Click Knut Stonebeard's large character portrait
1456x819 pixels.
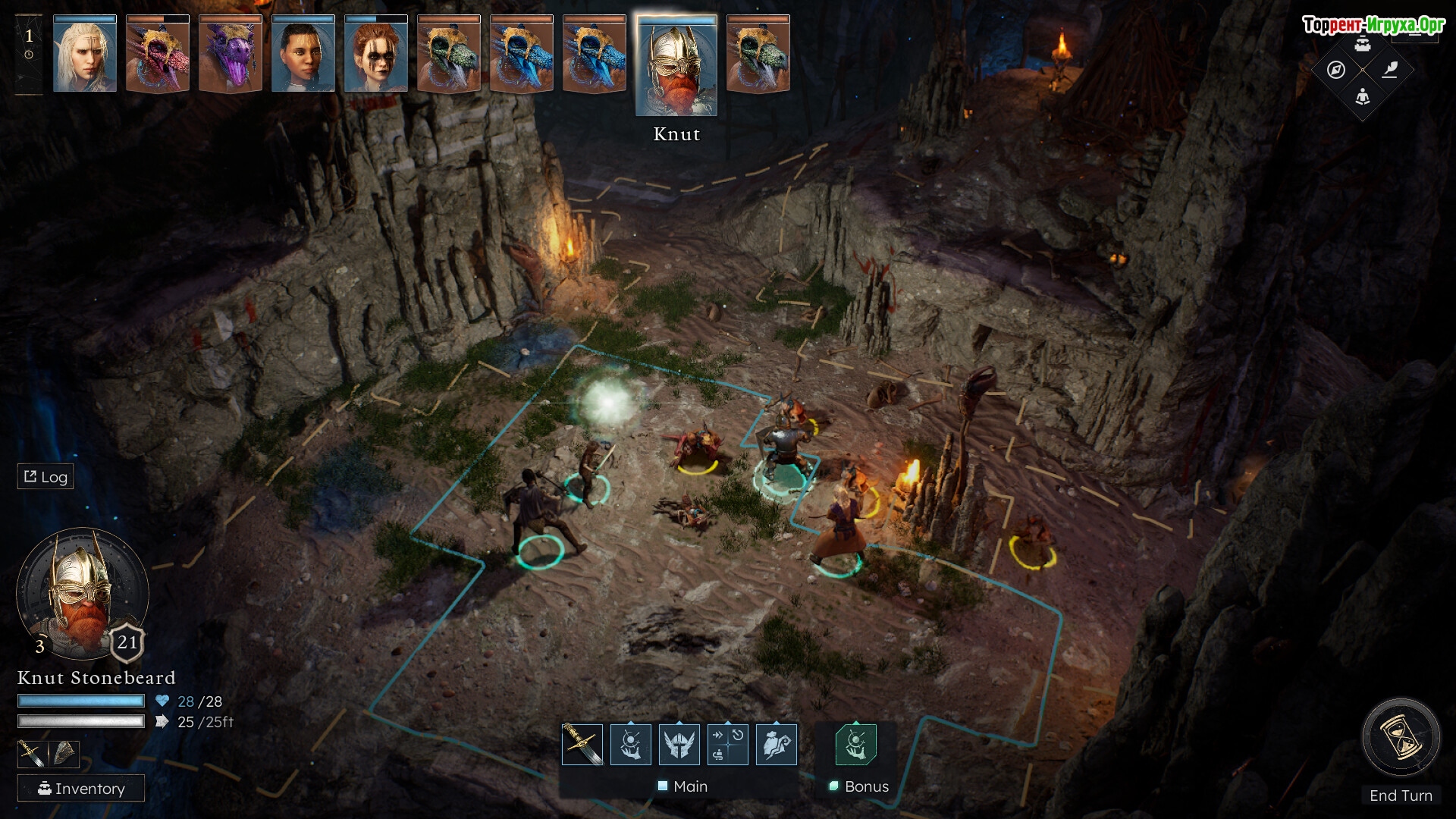pyautogui.click(x=82, y=593)
